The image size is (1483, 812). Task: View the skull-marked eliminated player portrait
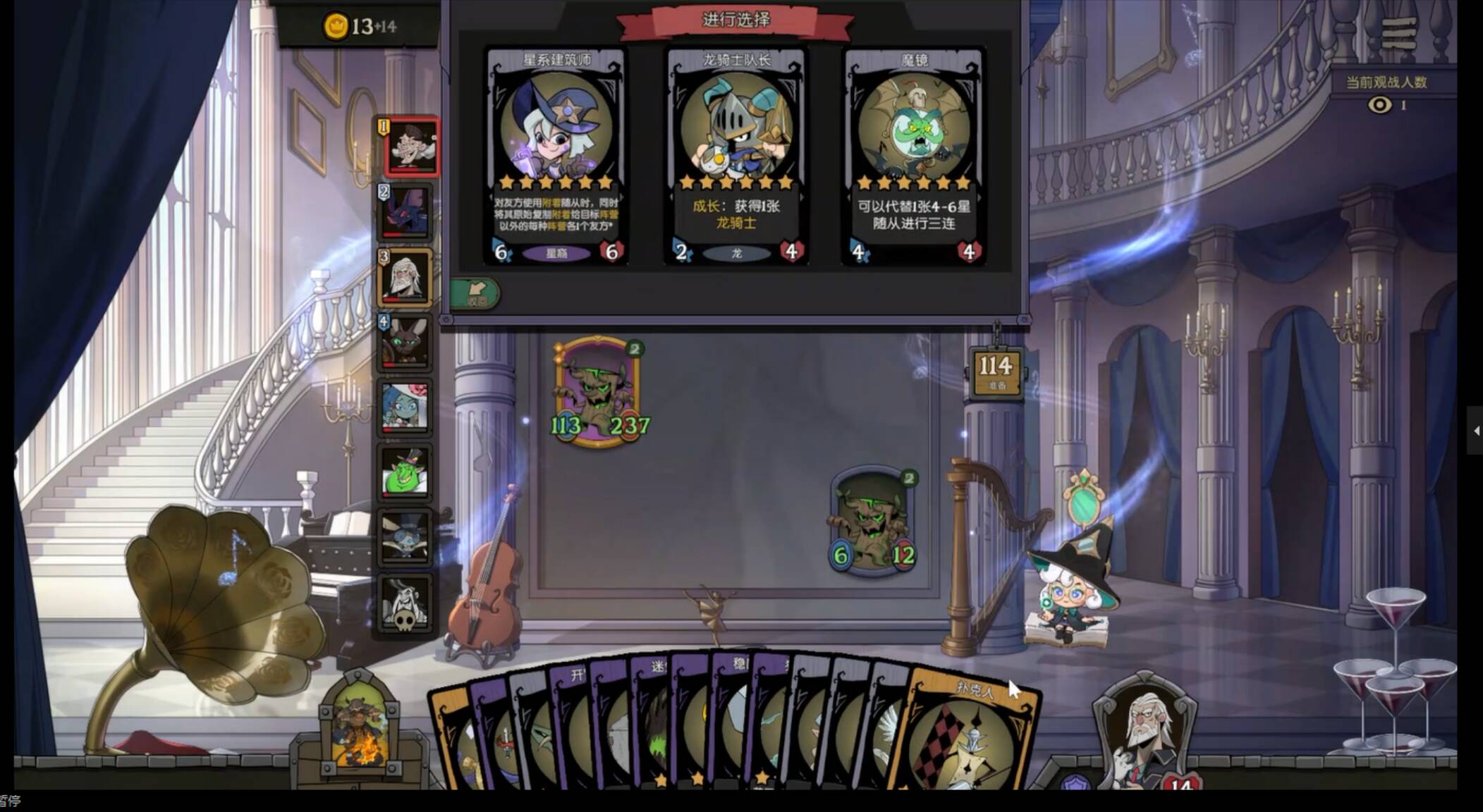click(405, 604)
